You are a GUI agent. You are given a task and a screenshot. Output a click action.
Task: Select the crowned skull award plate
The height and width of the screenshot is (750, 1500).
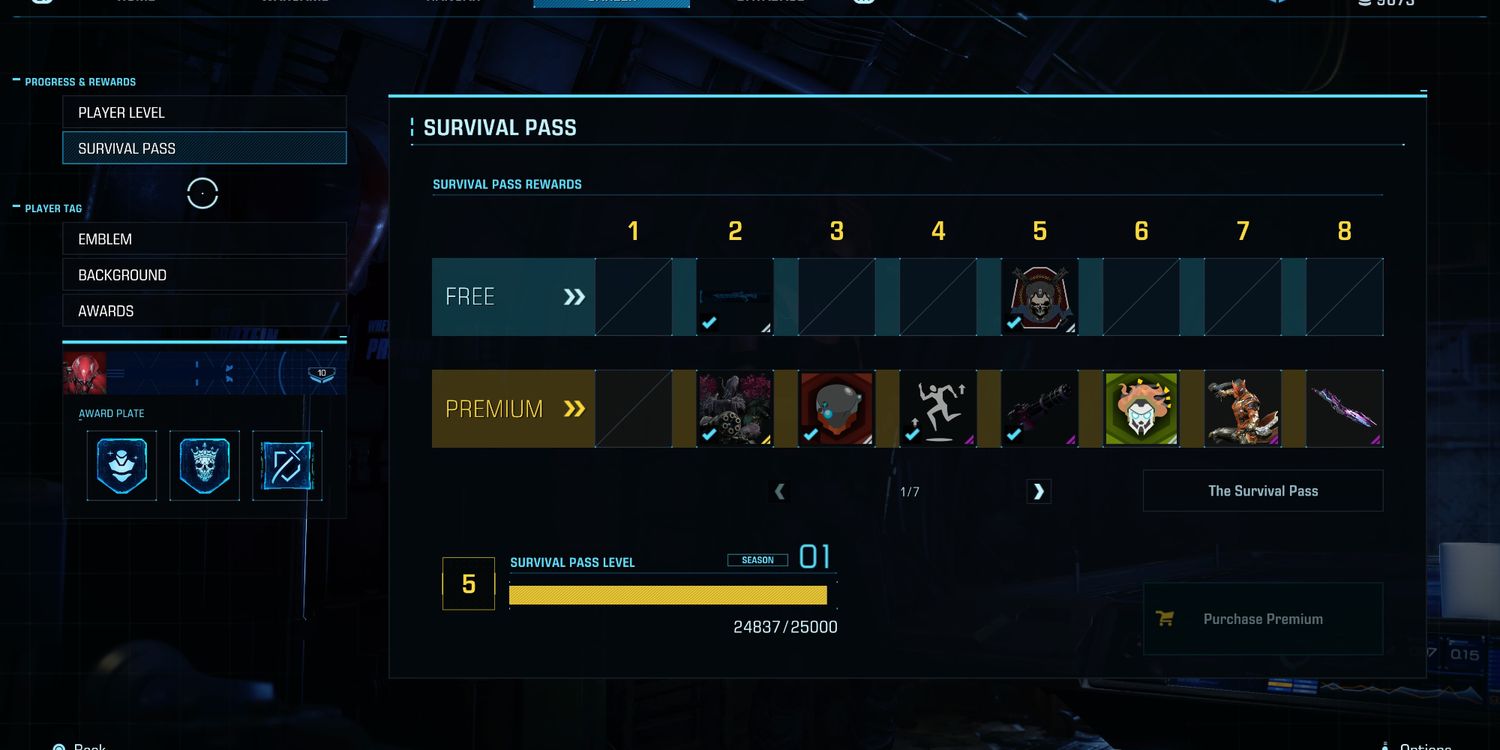pyautogui.click(x=204, y=465)
